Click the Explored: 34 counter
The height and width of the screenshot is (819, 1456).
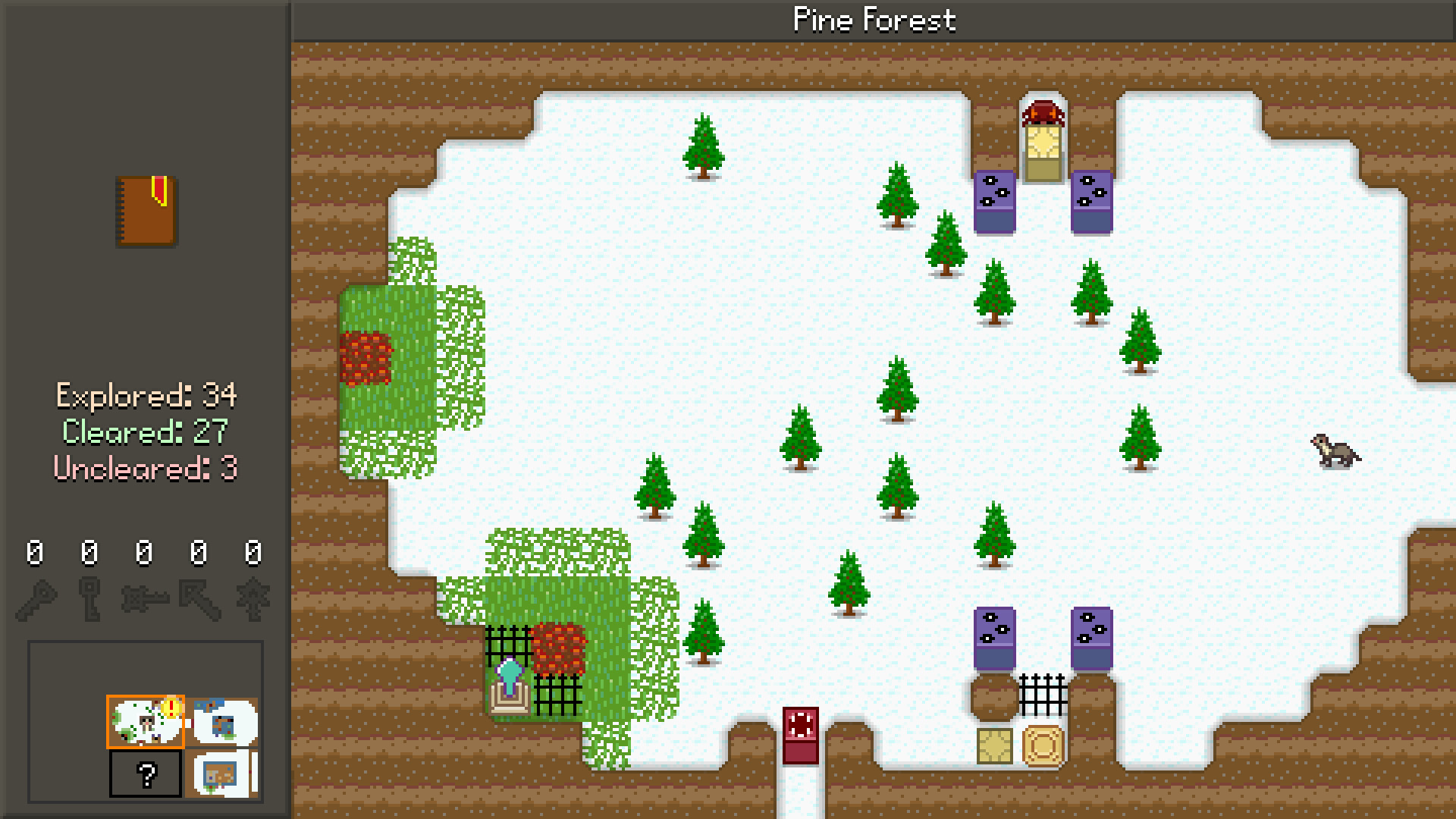point(146,396)
